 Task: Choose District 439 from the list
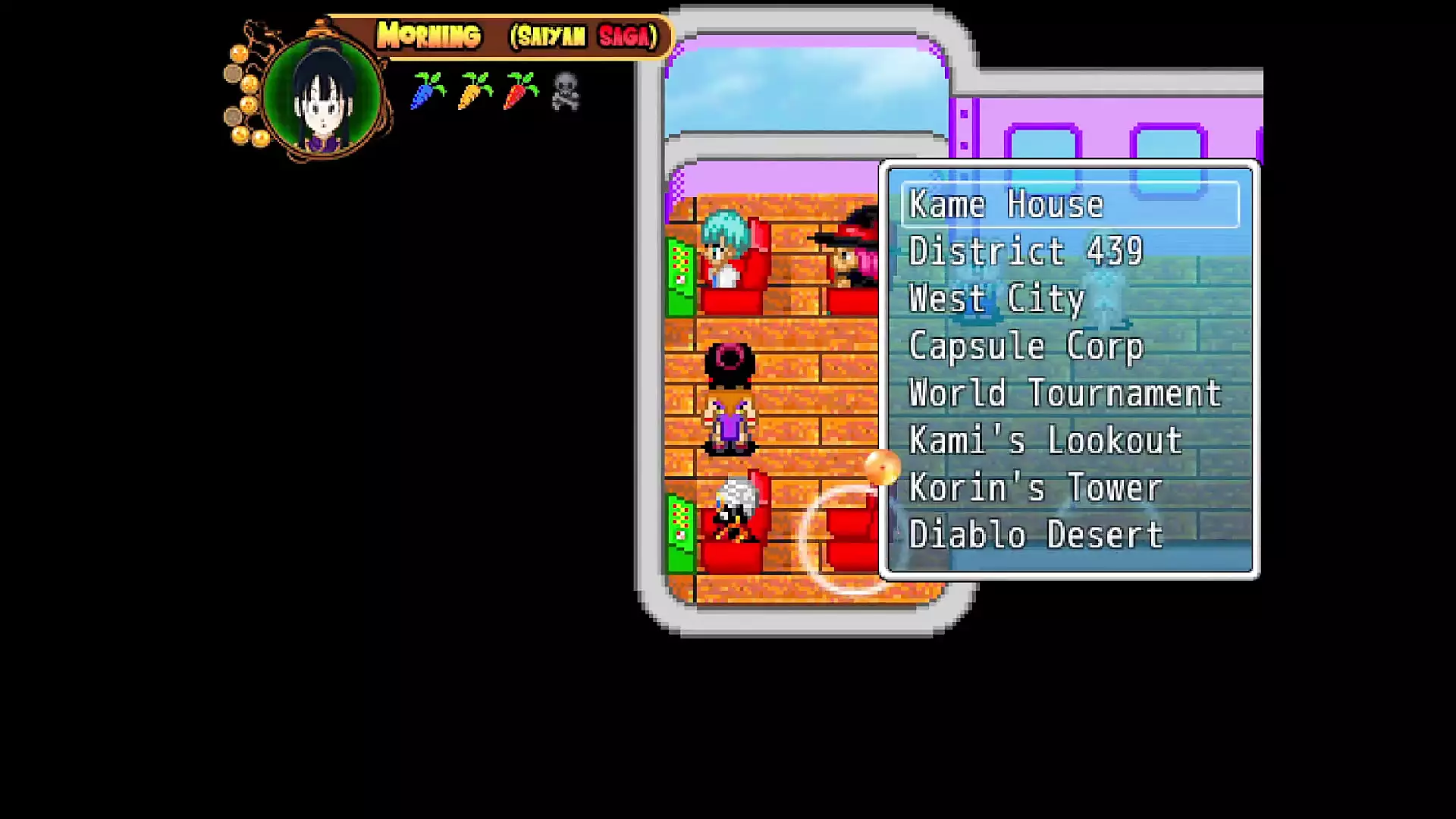(x=1025, y=252)
